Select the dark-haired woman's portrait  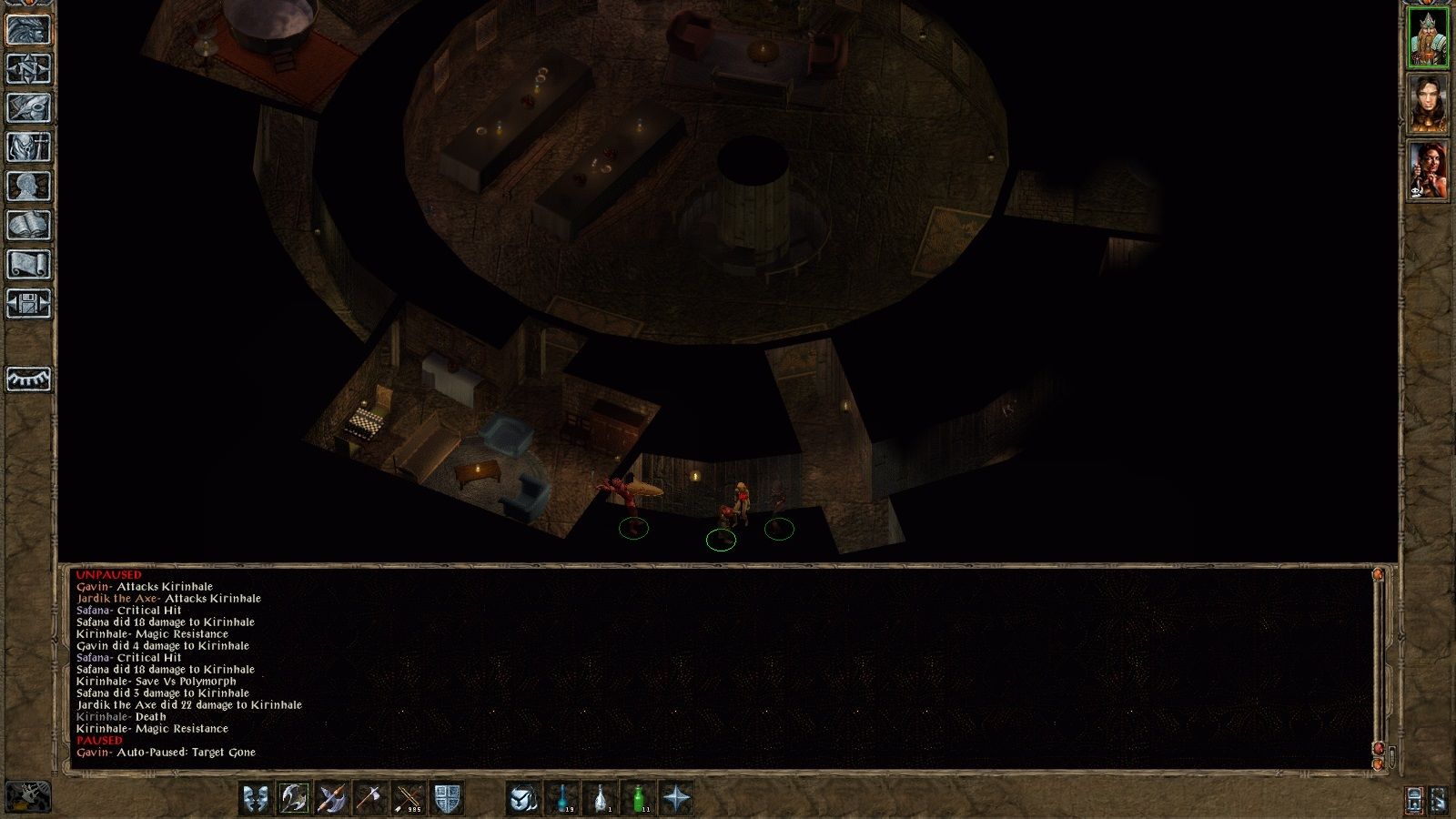pos(1428,104)
